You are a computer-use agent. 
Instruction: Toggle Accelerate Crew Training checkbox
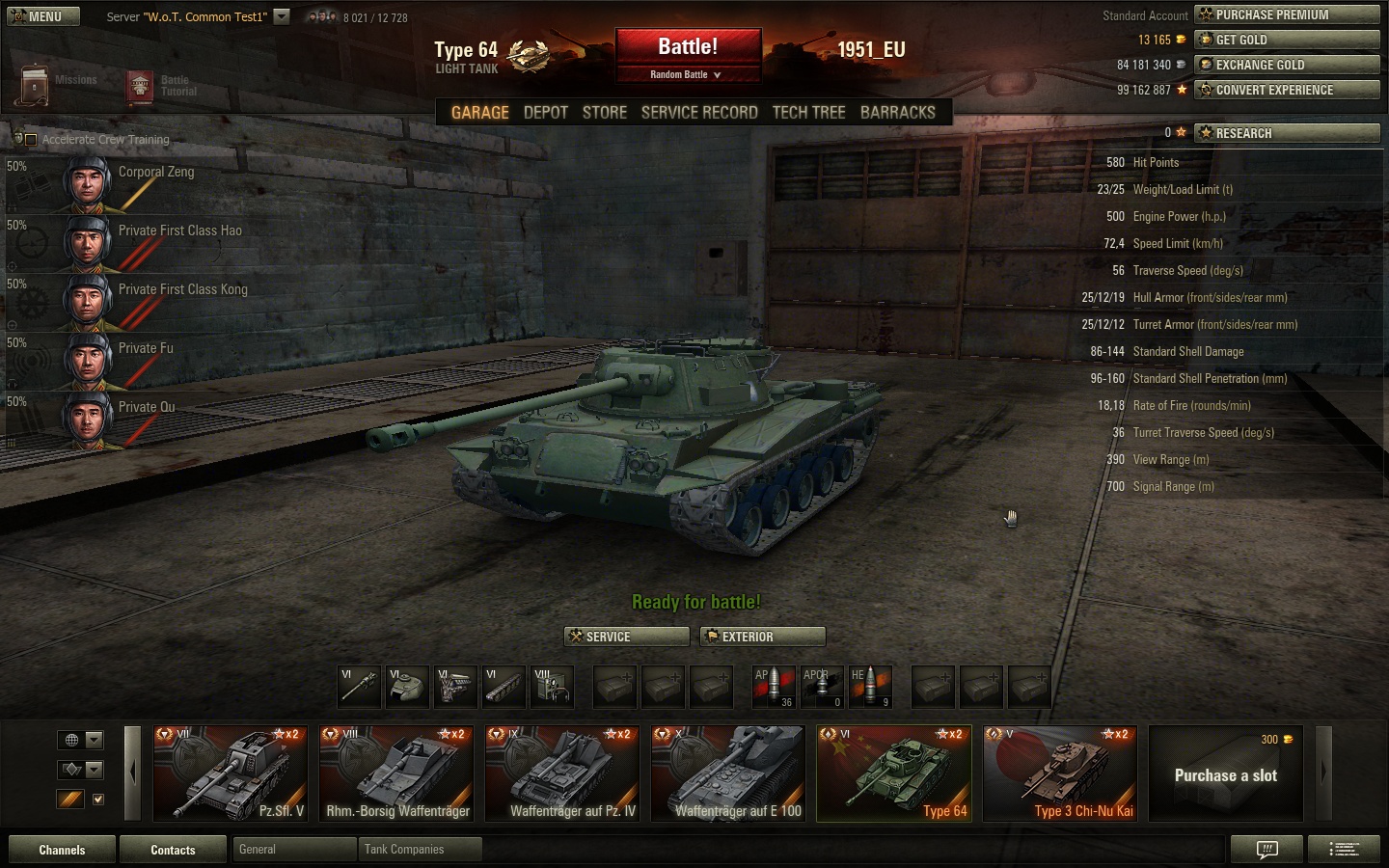(x=30, y=140)
